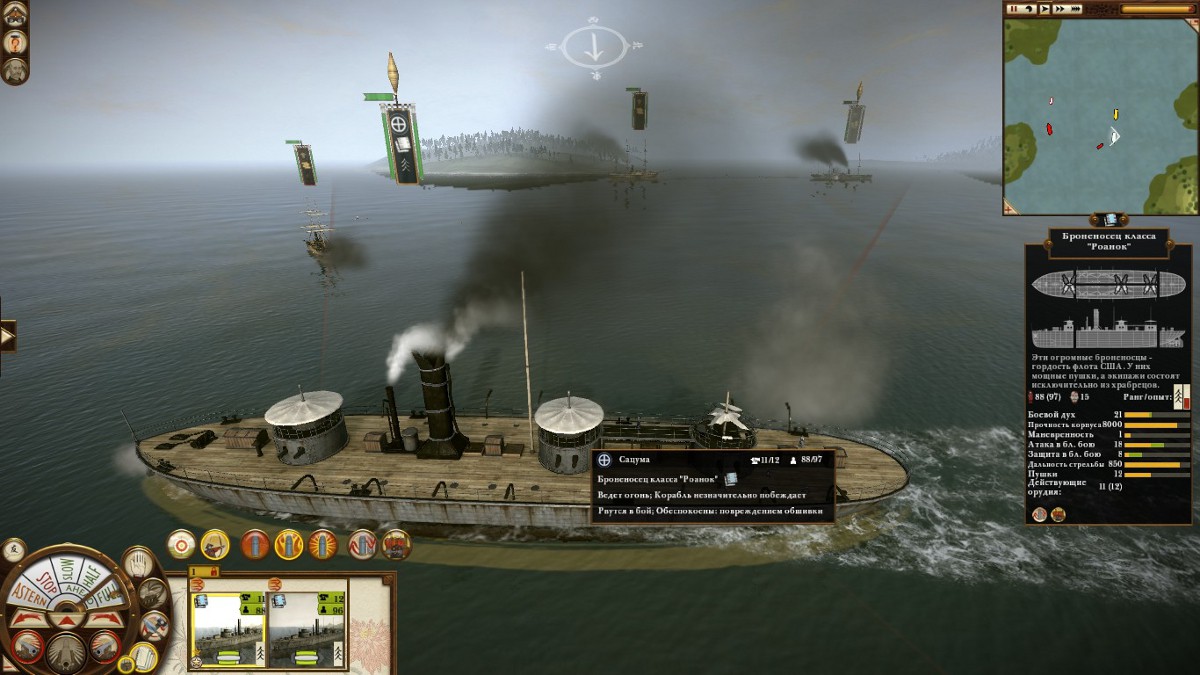Switch to double fast-forward speed
1200x675 pixels.
(x=1060, y=9)
